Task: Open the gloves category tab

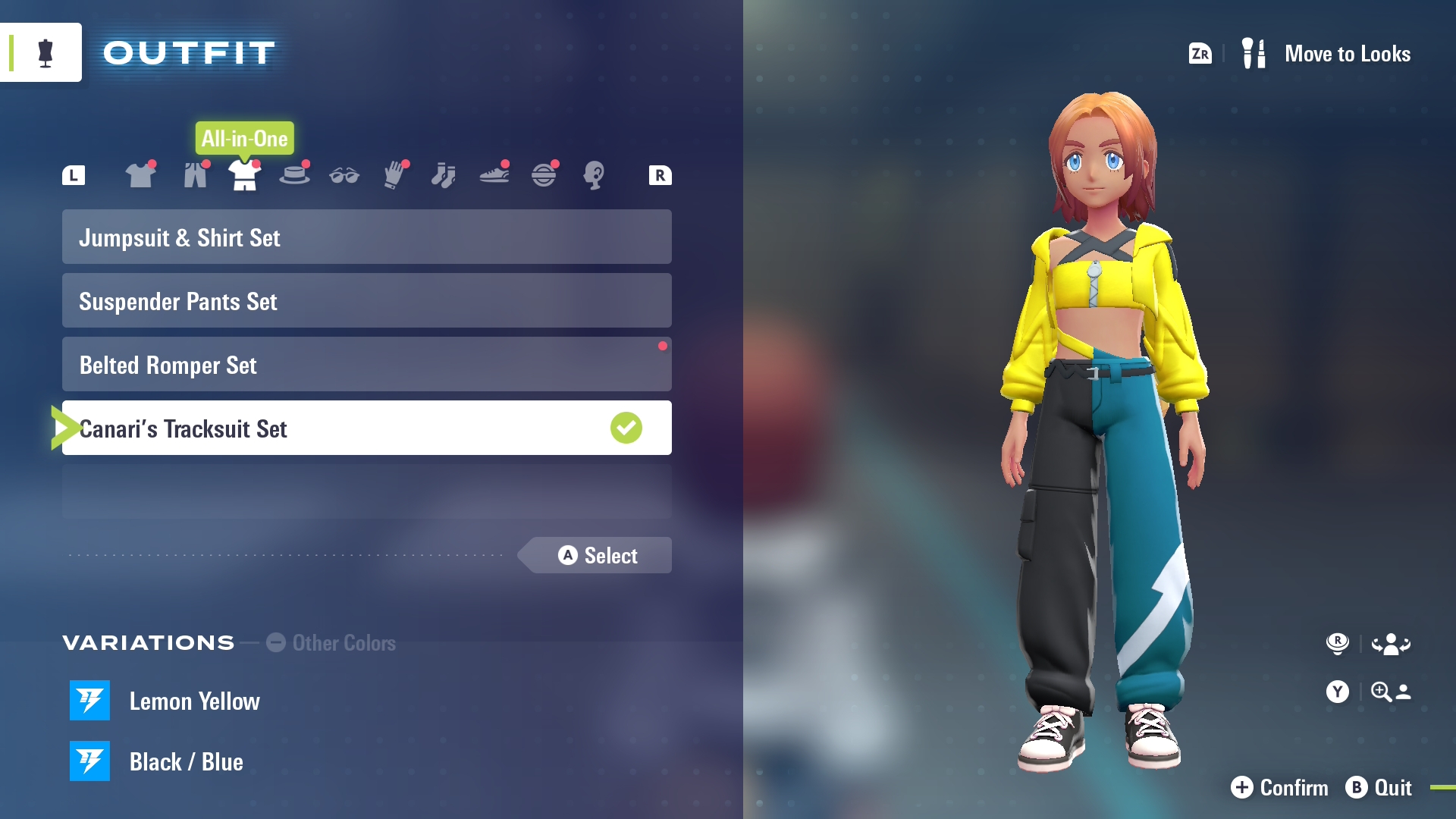Action: [394, 176]
